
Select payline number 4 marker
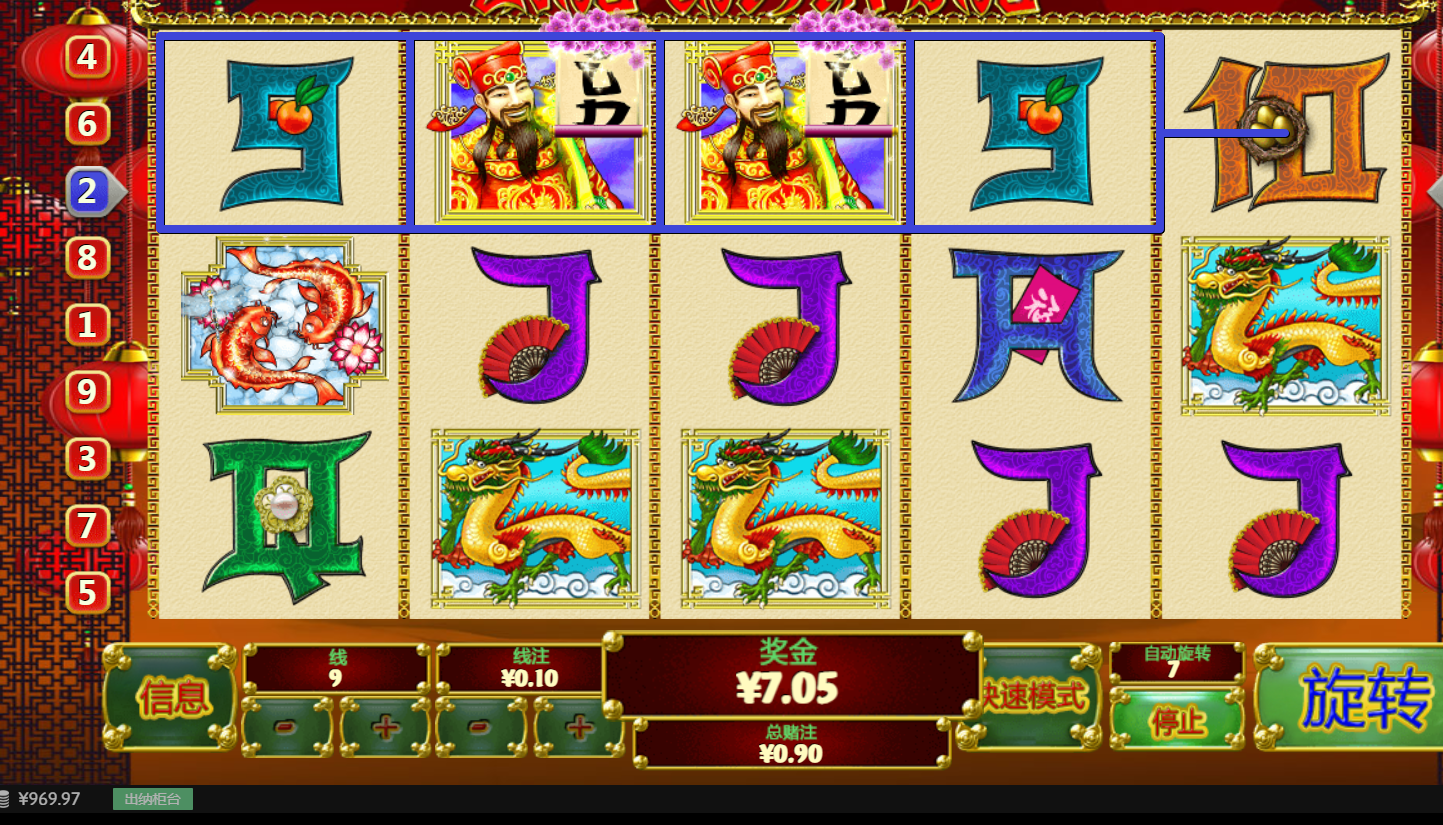88,57
